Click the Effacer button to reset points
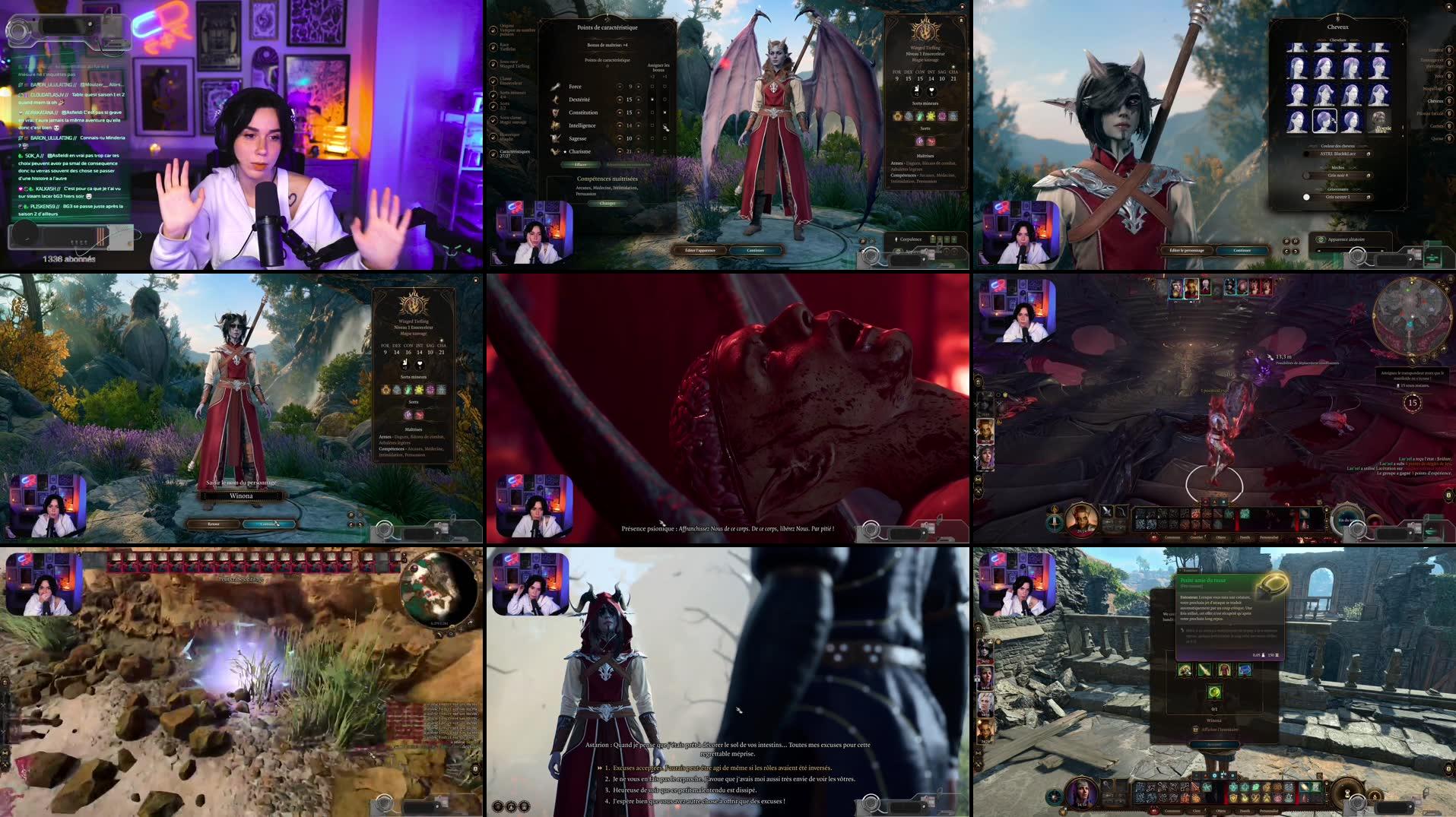The width and height of the screenshot is (1456, 817). click(x=581, y=165)
